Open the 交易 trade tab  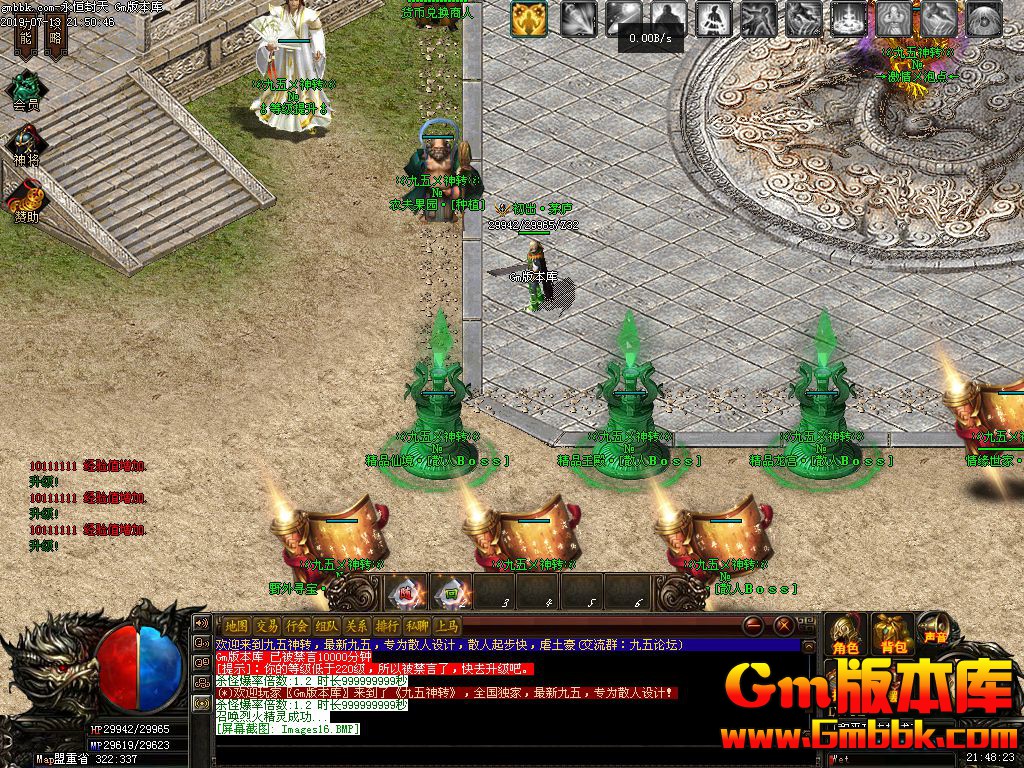pyautogui.click(x=266, y=626)
